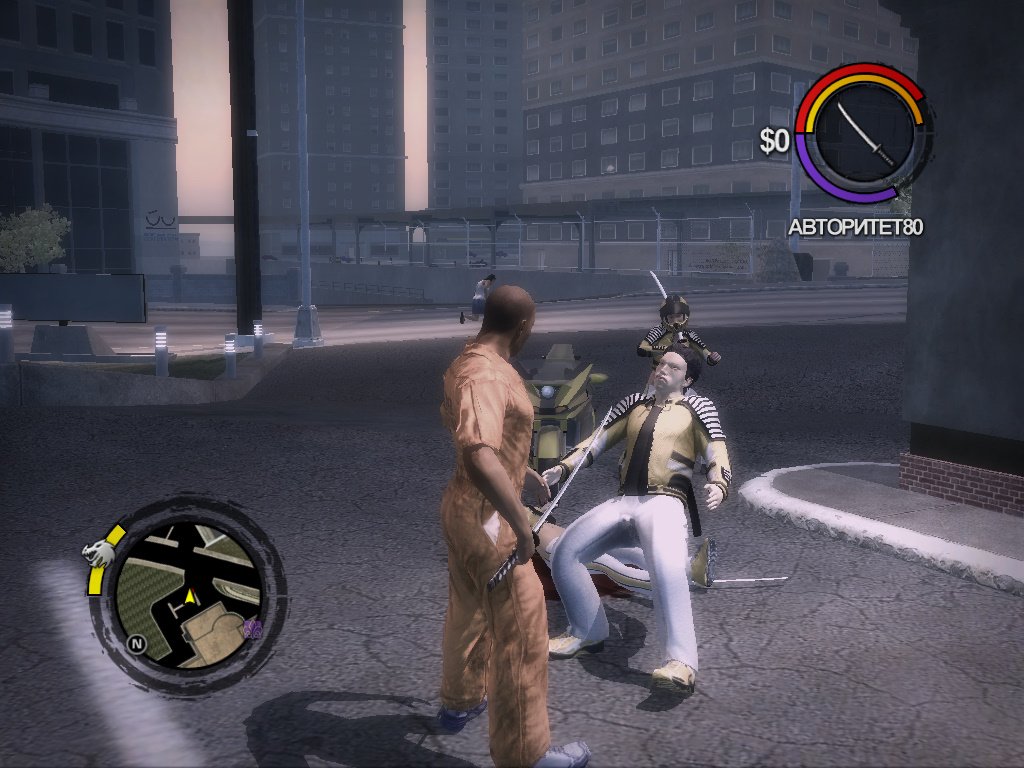1024x768 pixels.
Task: Click the yellow player arrow on minimap
Action: [188, 596]
